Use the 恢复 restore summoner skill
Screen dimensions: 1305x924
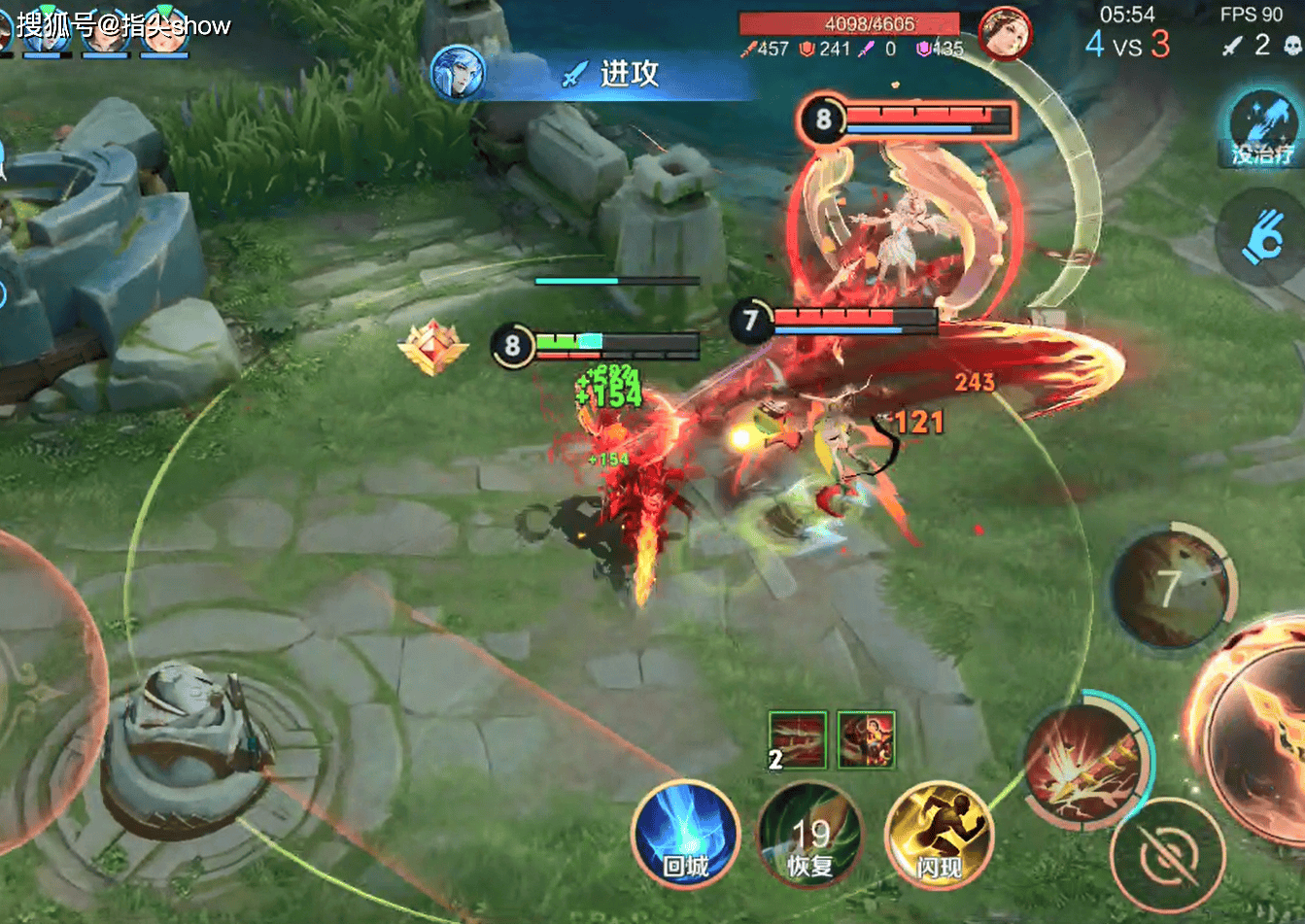[x=809, y=837]
